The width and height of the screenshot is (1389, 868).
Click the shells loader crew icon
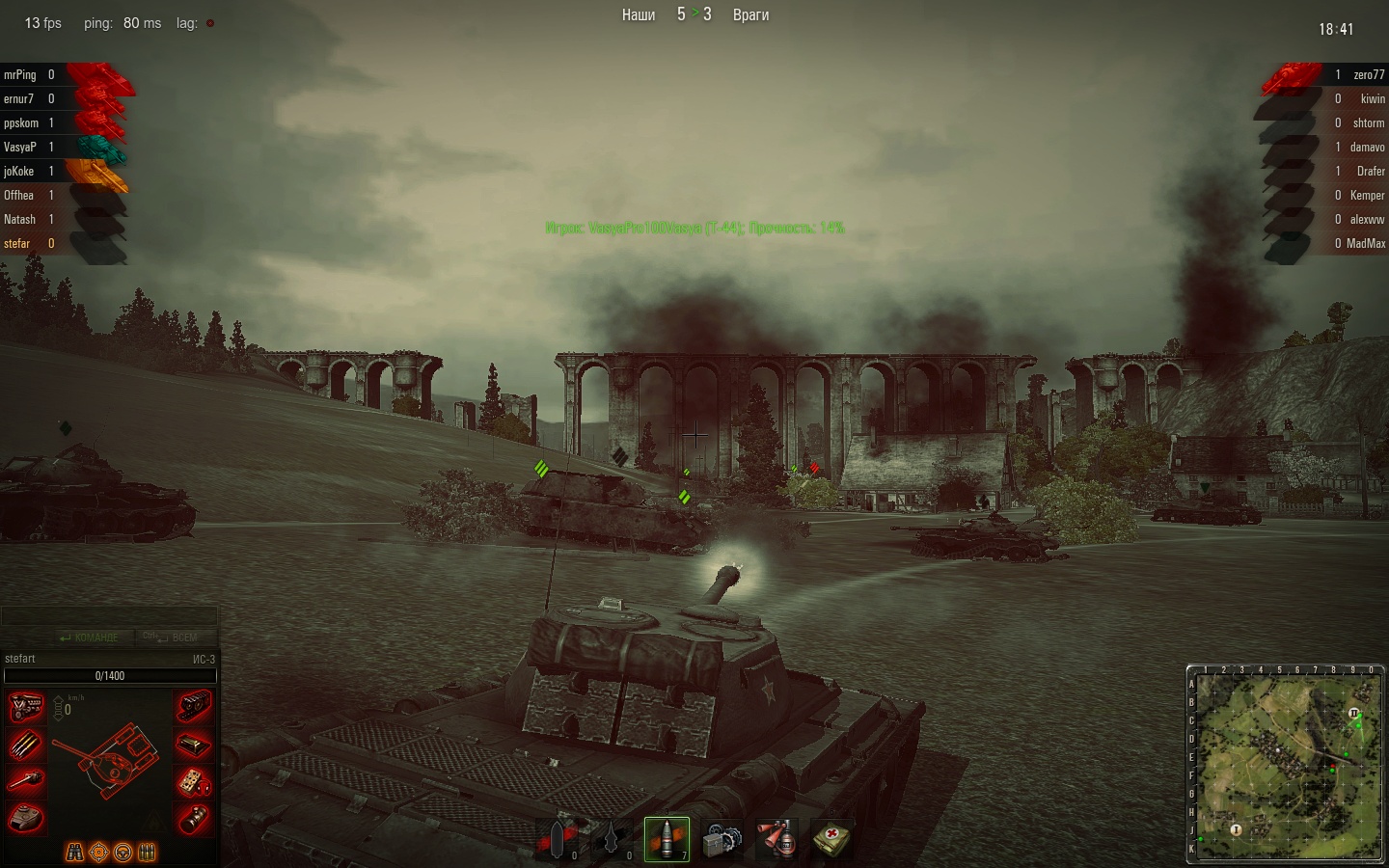[147, 853]
